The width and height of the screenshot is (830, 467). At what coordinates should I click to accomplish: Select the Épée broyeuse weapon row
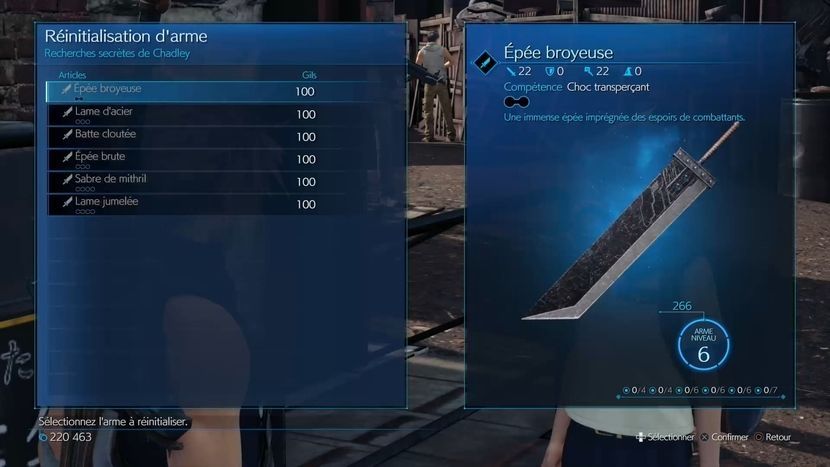(x=180, y=91)
